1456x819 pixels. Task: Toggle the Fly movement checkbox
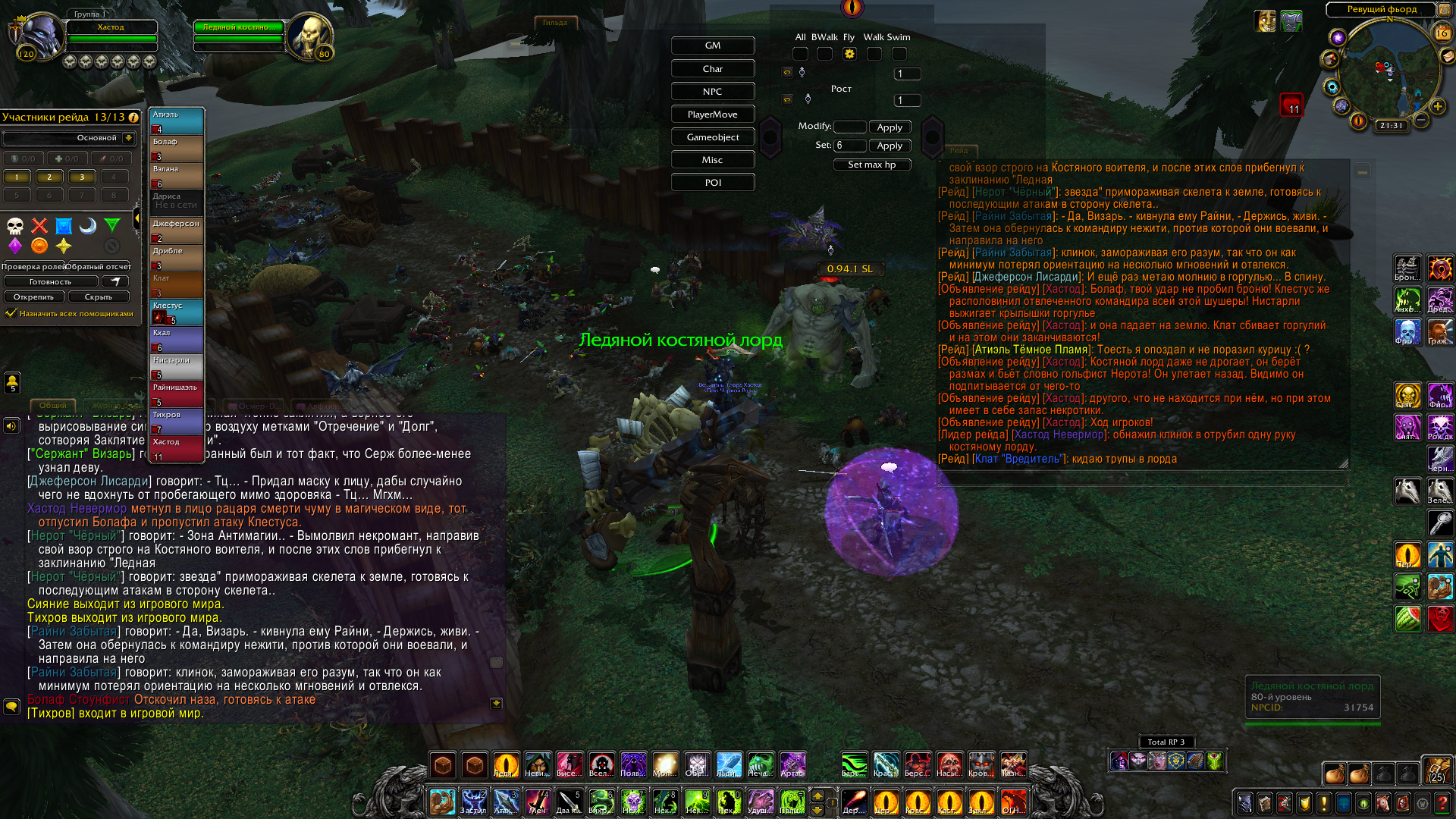[x=849, y=54]
